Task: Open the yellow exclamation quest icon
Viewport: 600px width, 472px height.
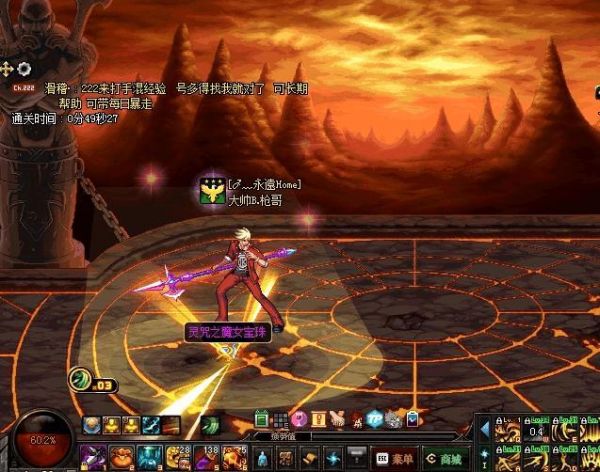Action: click(319, 418)
